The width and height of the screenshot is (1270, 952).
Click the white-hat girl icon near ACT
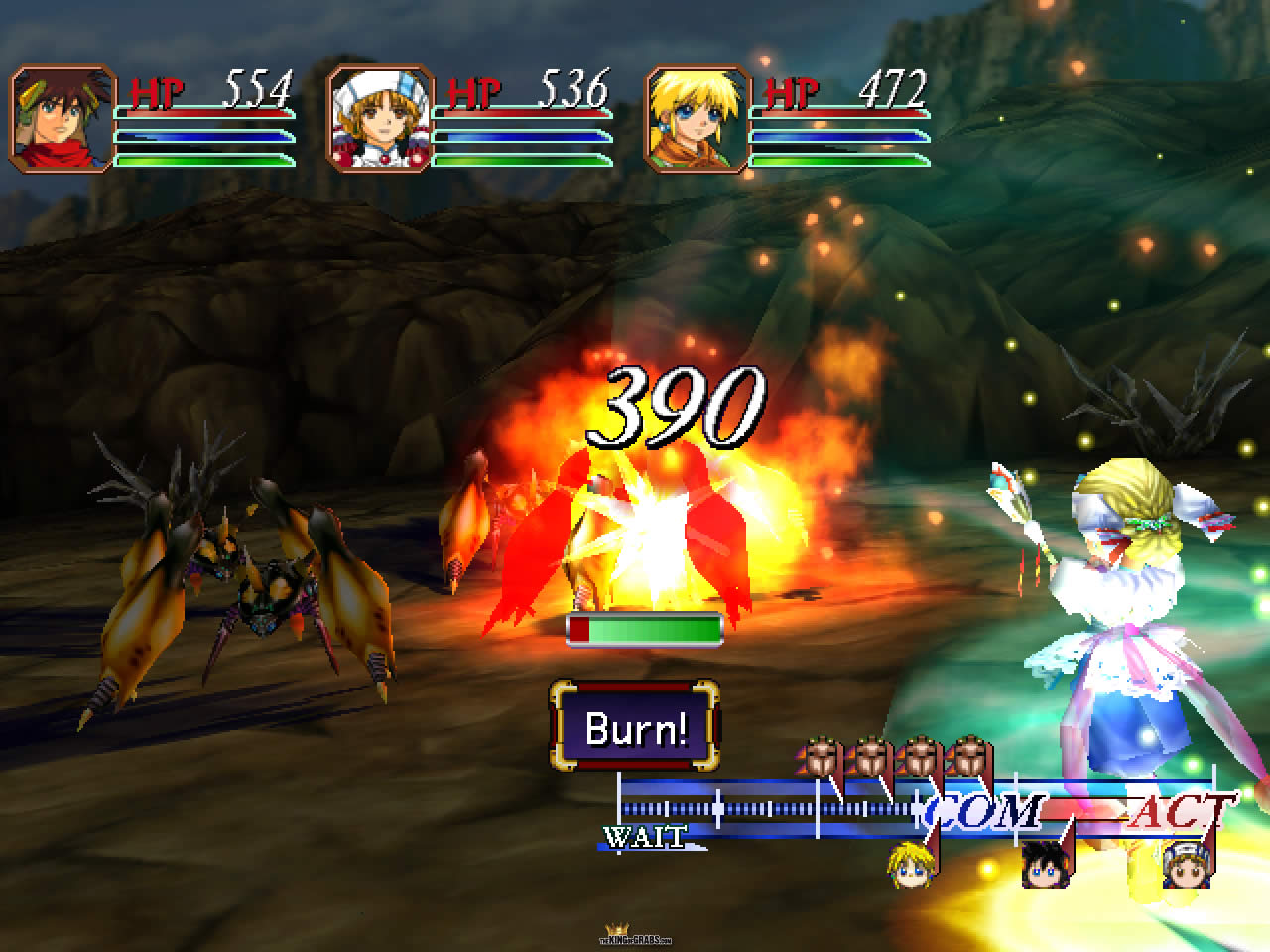1186,865
